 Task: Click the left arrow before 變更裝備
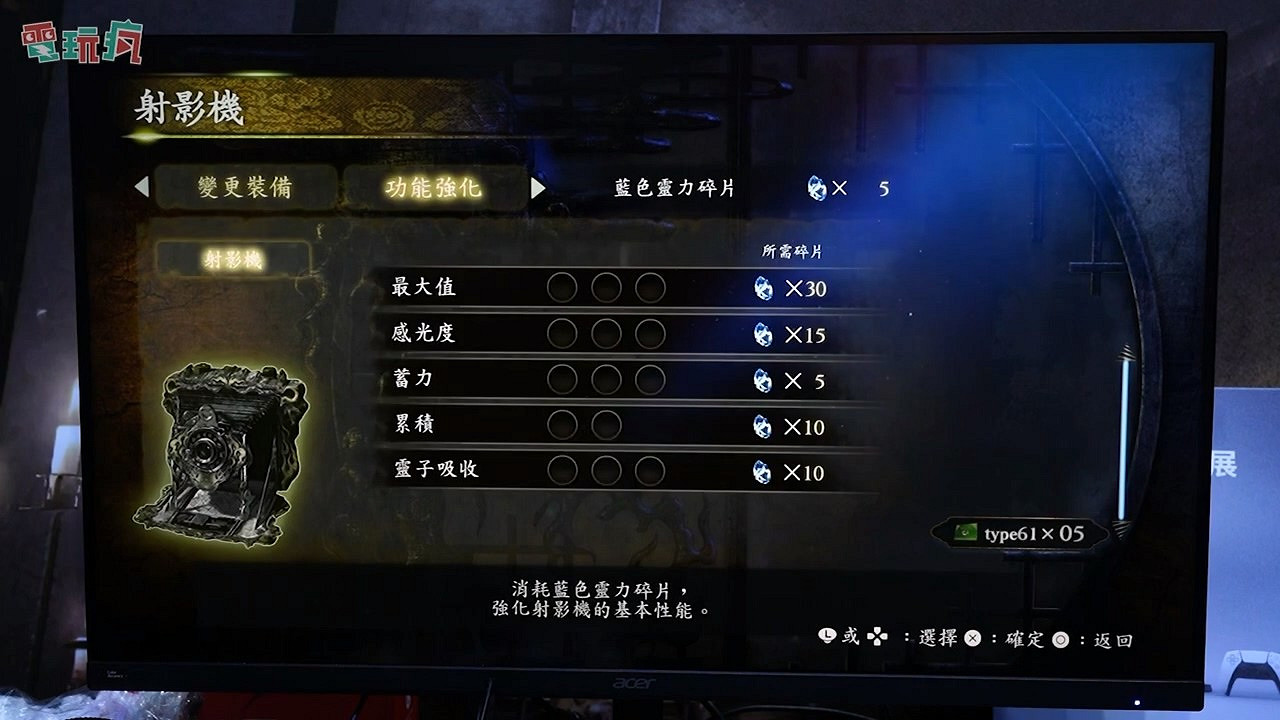pos(141,188)
